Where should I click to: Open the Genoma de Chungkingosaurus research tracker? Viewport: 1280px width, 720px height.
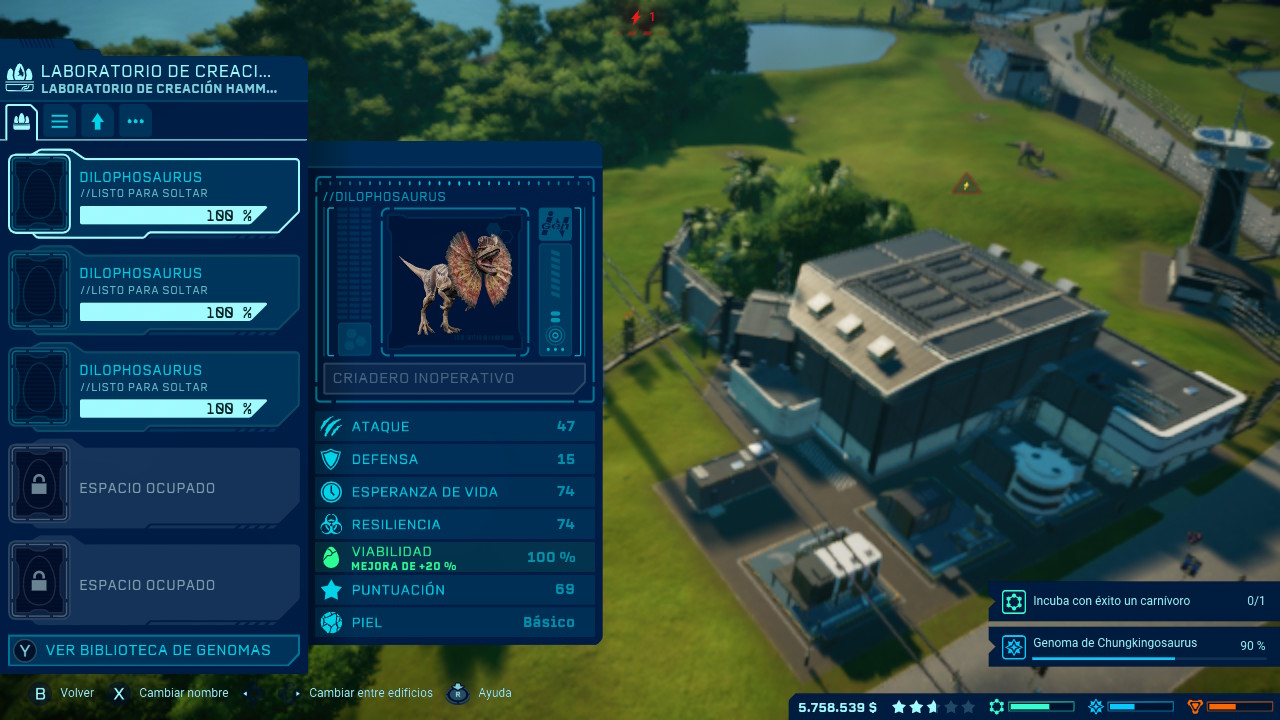click(x=1132, y=645)
